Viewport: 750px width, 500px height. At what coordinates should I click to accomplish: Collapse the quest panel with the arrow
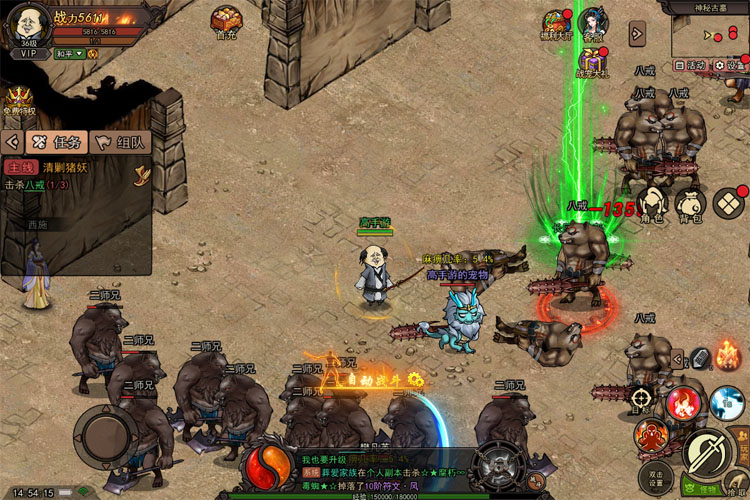click(x=12, y=142)
